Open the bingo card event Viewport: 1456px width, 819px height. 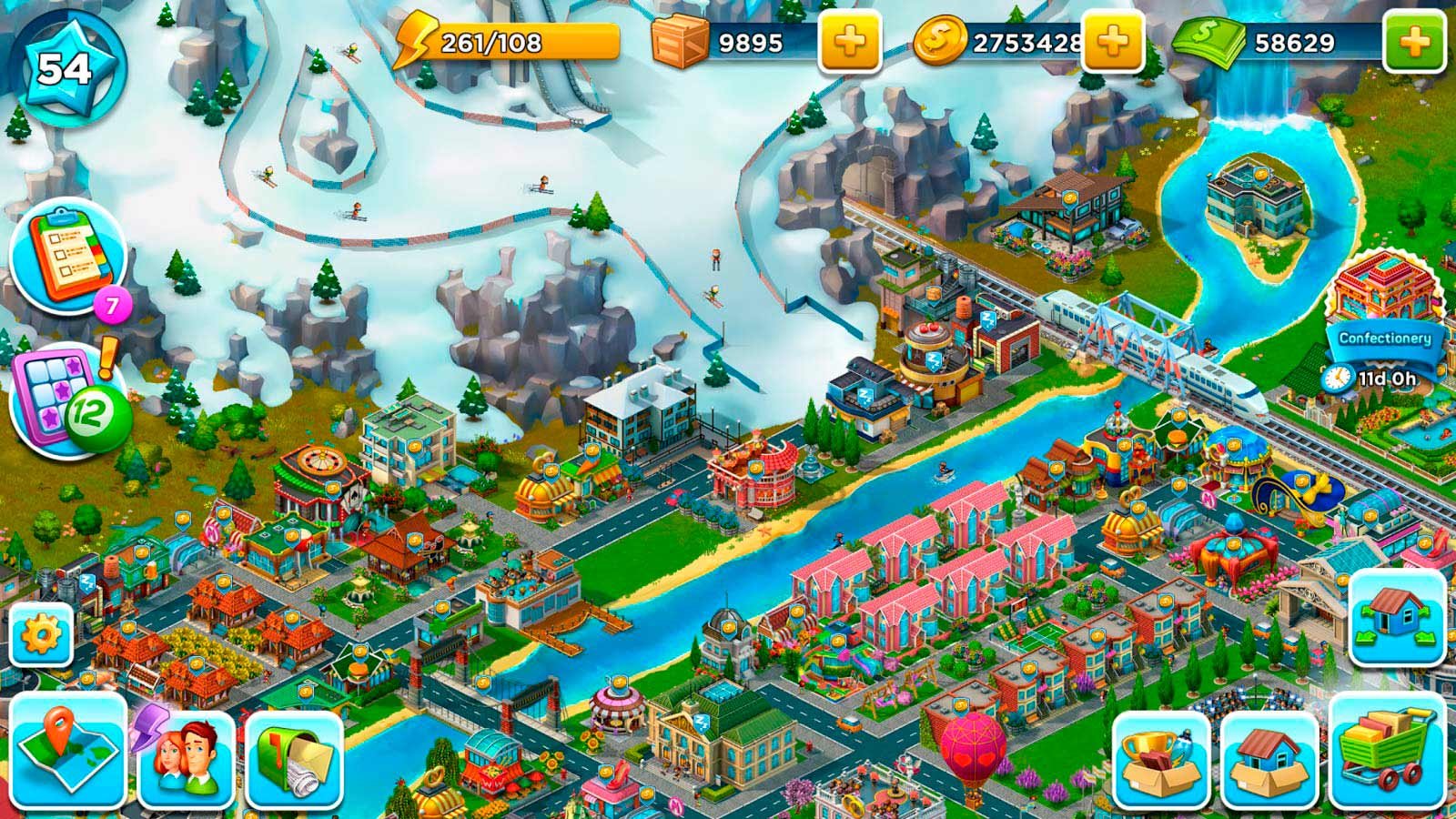[66, 399]
